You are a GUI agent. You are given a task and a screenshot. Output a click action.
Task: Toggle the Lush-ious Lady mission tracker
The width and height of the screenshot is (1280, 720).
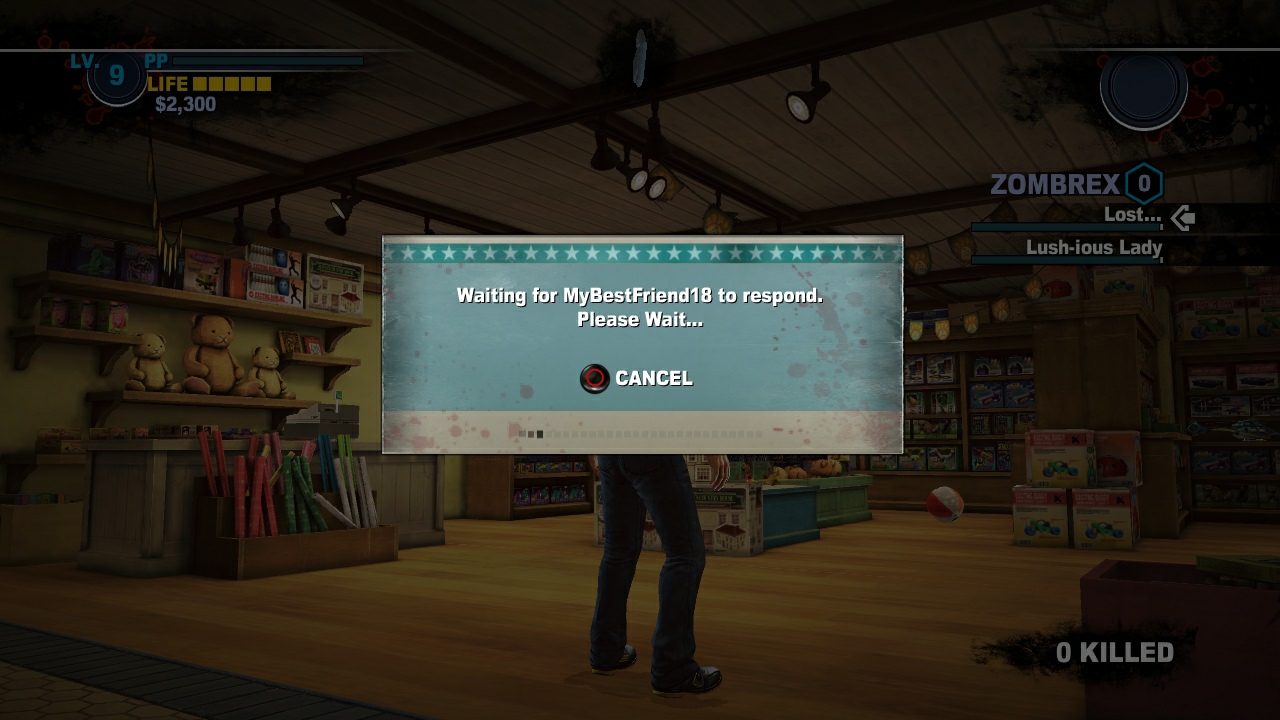coord(1092,248)
